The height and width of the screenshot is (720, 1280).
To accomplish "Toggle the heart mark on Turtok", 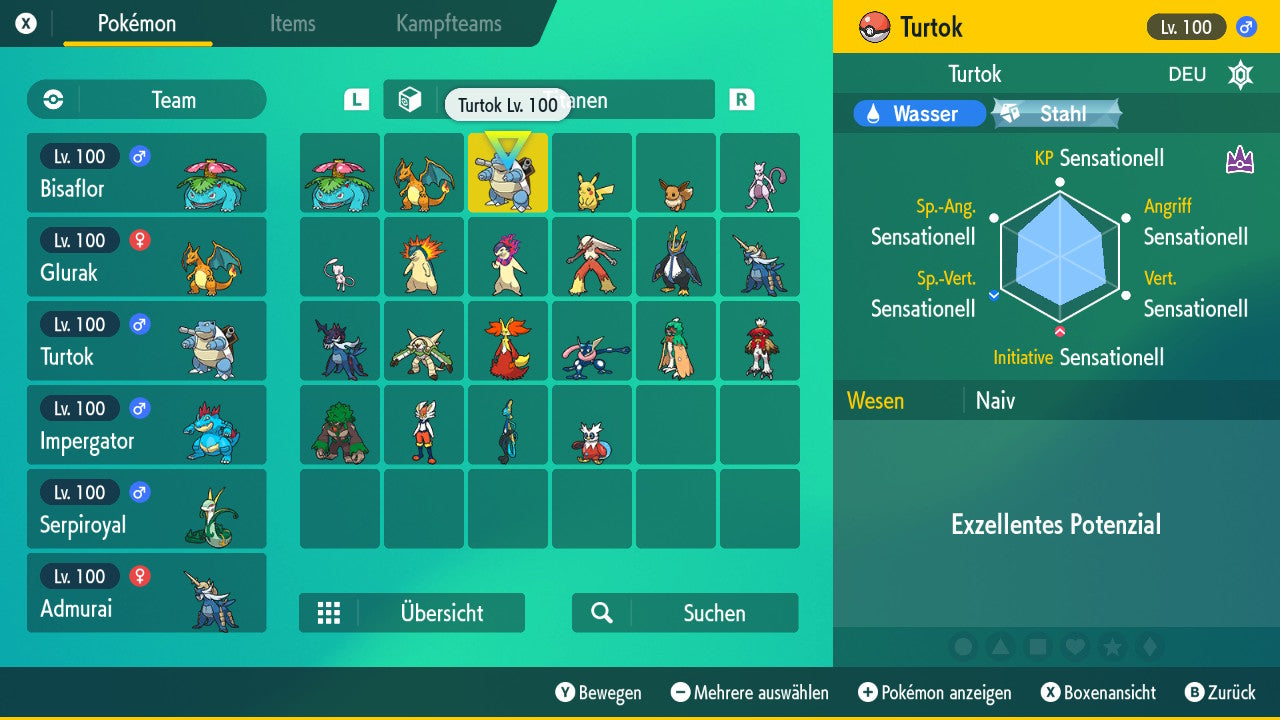I will click(x=1075, y=647).
